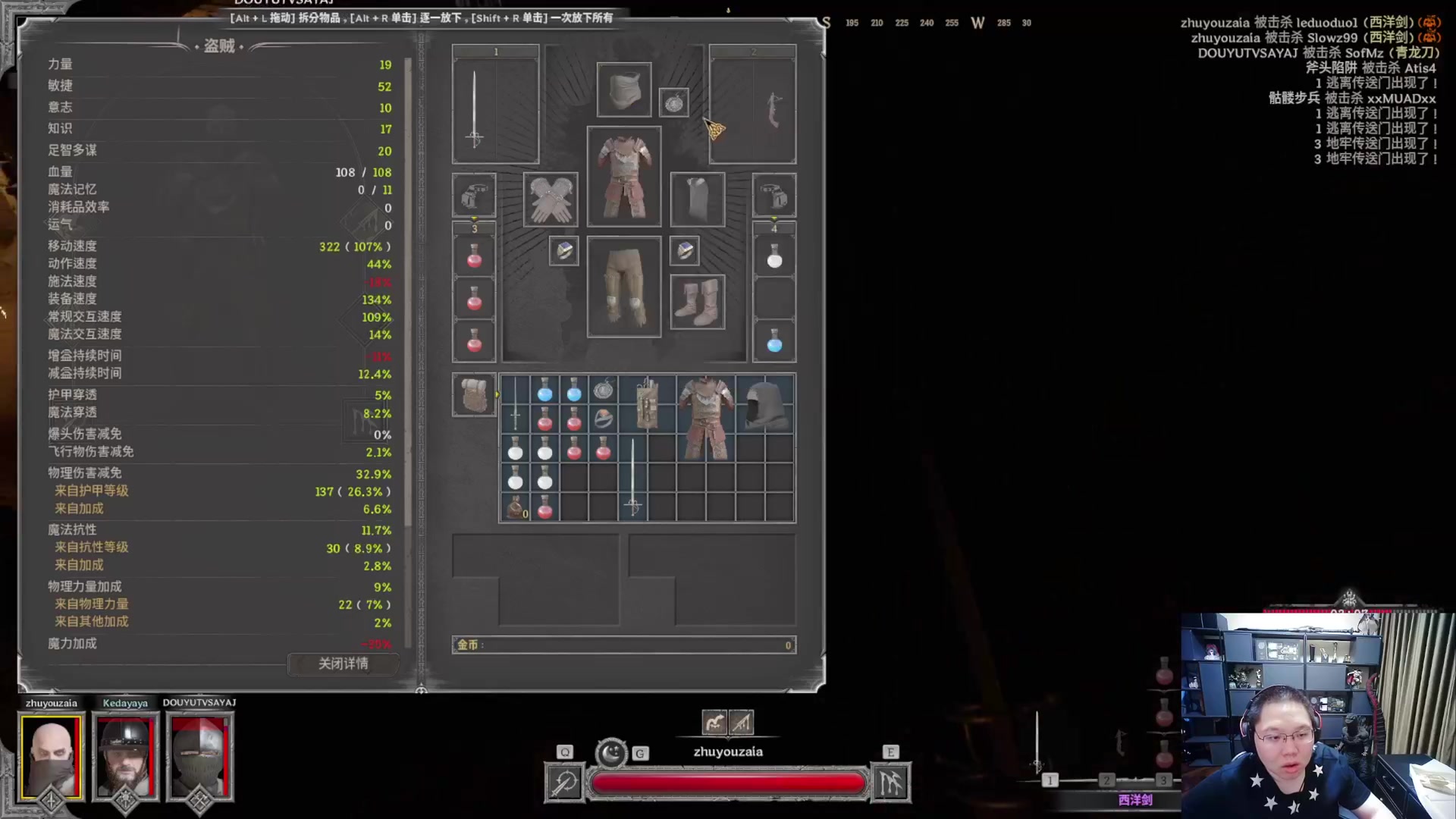Select the Kedayaya party portrait

pos(125,756)
